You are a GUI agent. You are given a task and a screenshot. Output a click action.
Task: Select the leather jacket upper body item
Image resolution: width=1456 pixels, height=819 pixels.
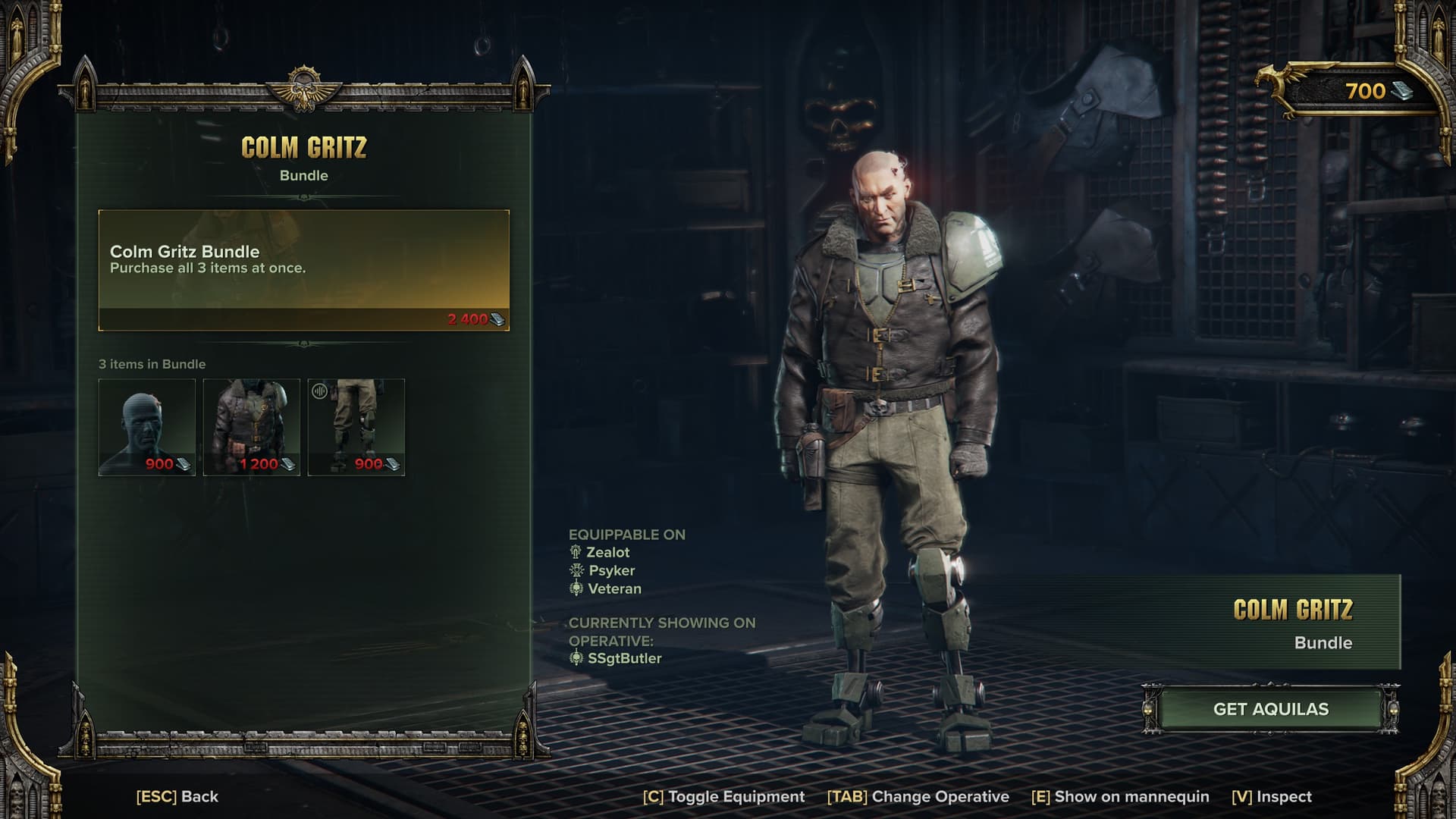[x=252, y=427]
